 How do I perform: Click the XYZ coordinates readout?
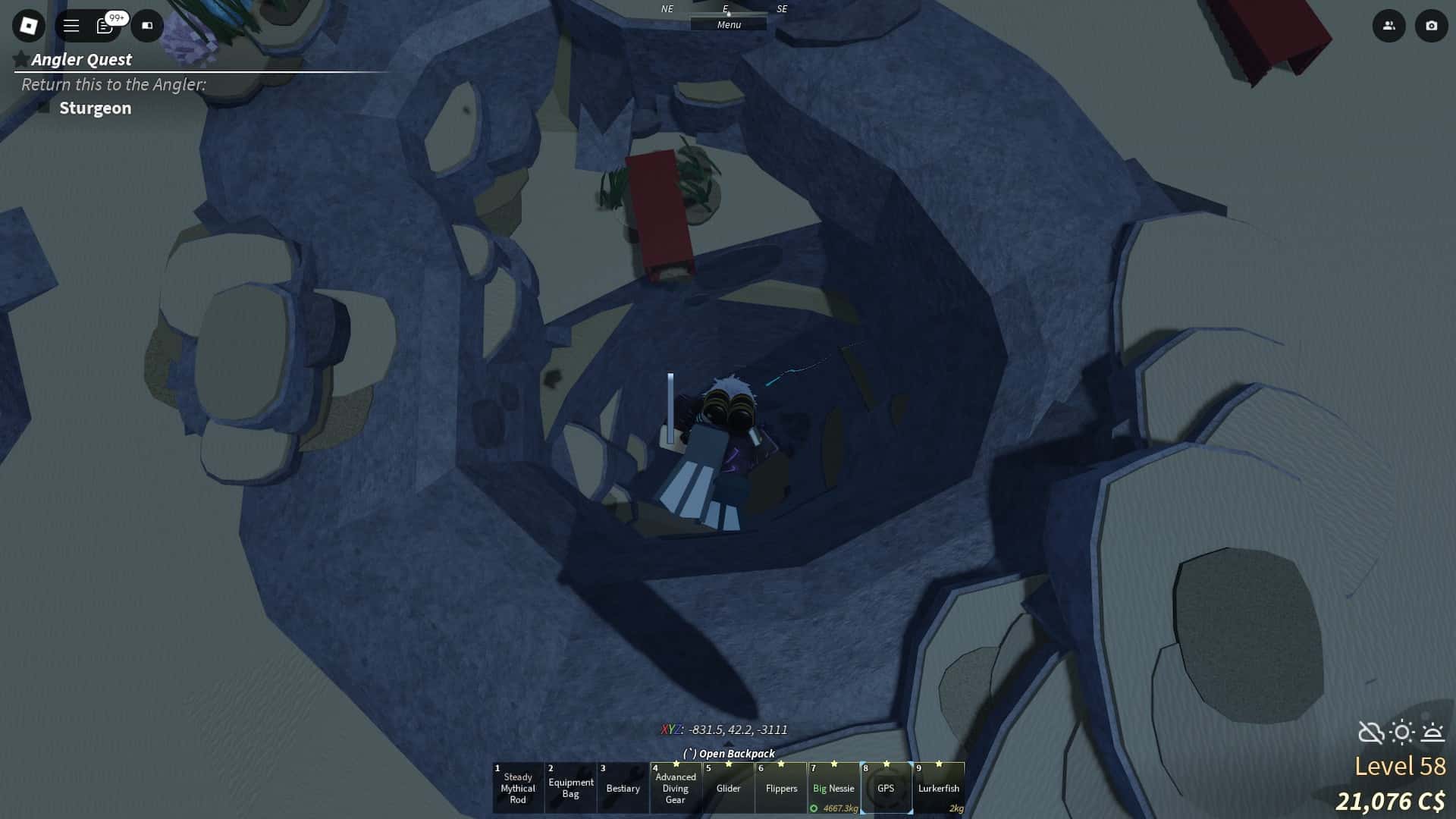pos(724,730)
